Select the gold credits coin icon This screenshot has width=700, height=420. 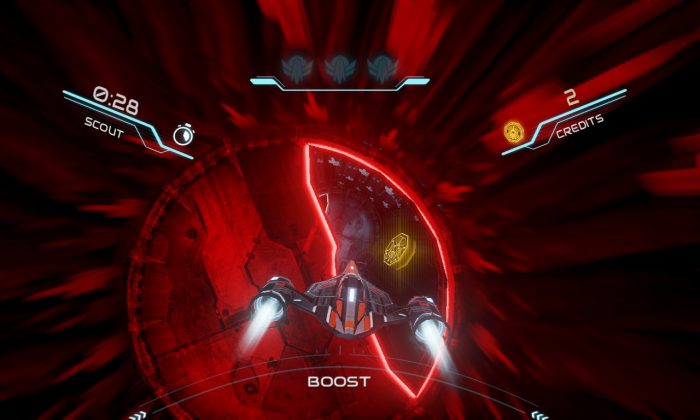click(x=514, y=131)
